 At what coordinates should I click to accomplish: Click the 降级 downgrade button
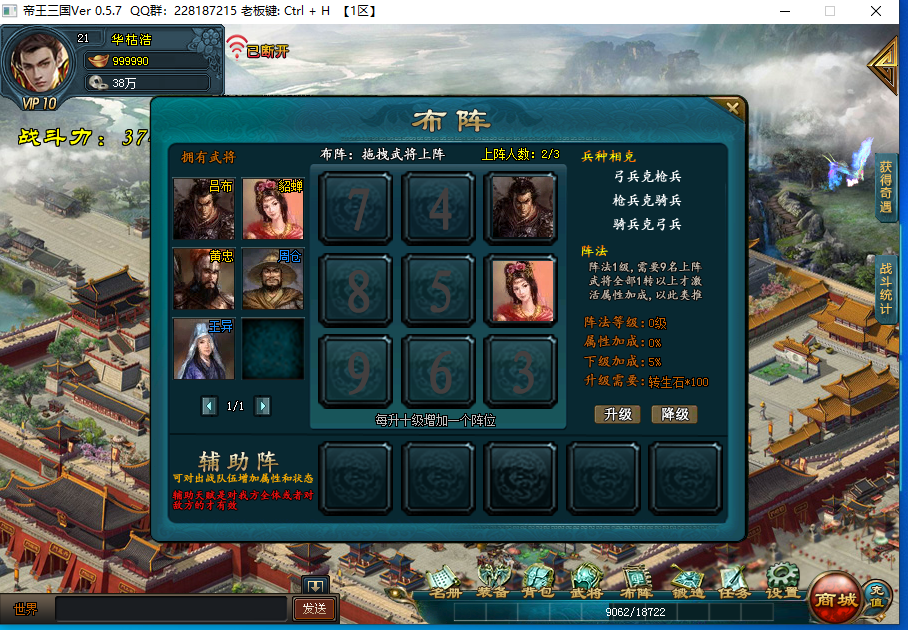tap(674, 414)
